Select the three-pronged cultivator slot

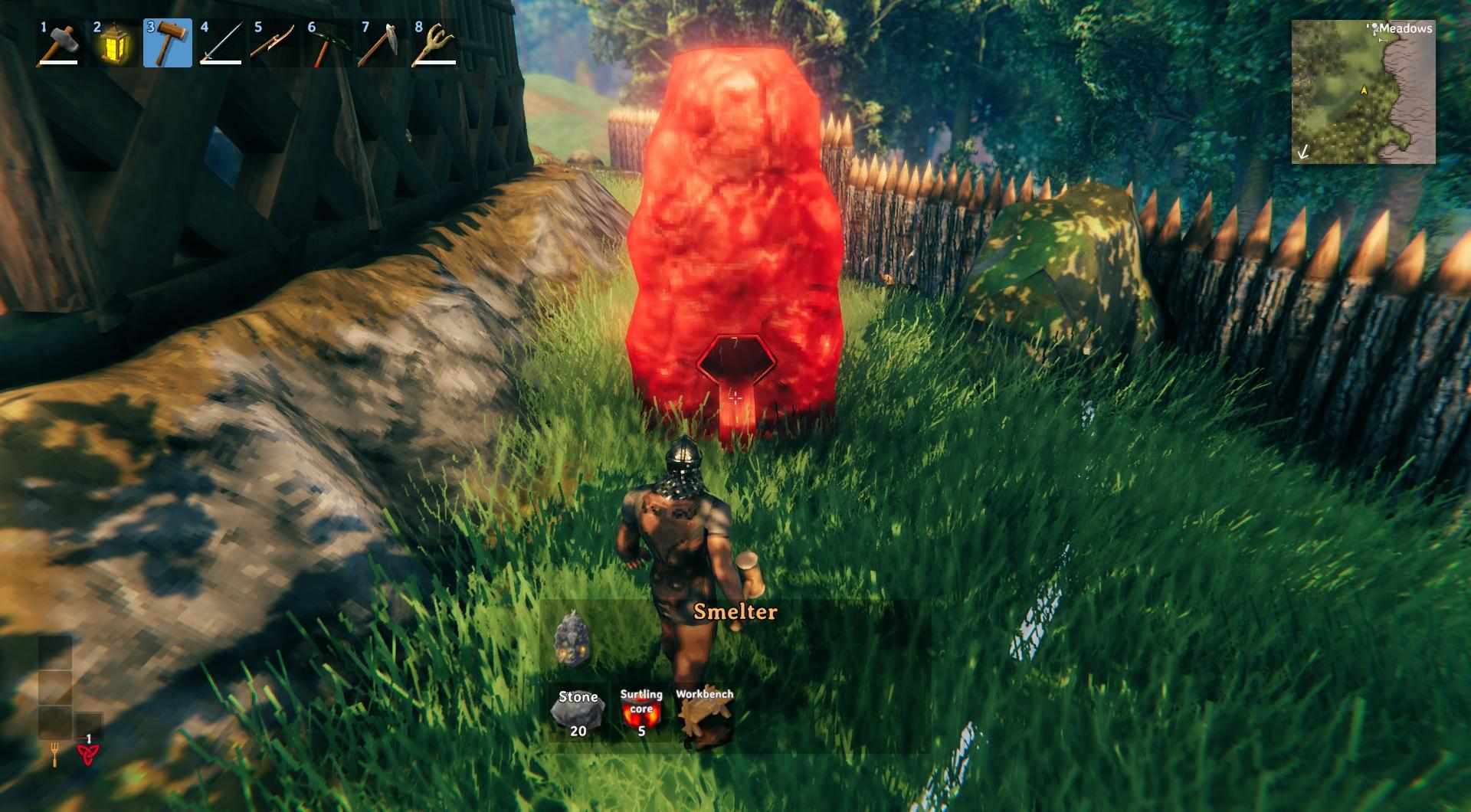point(435,44)
